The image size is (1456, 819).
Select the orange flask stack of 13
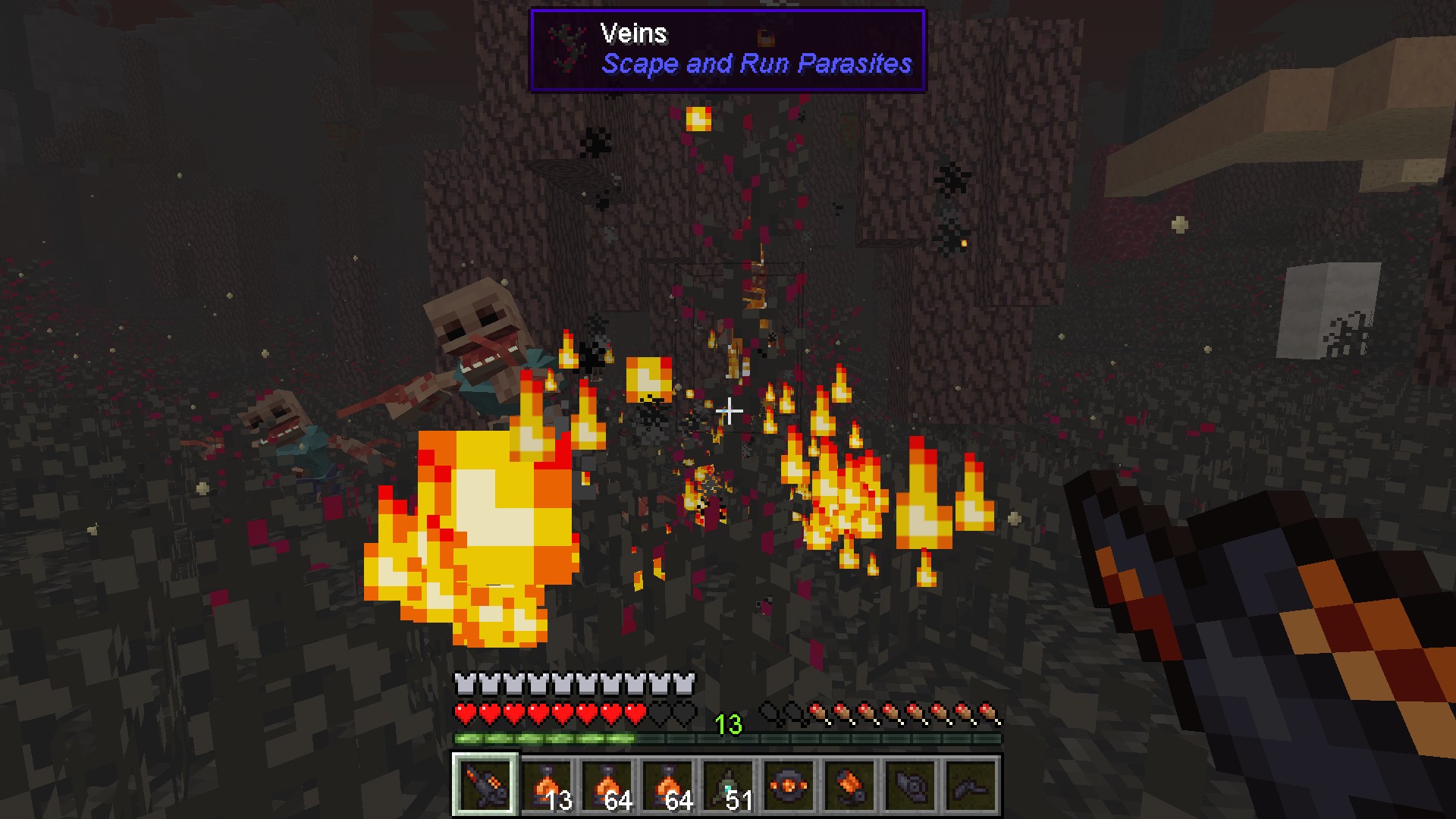pyautogui.click(x=546, y=785)
